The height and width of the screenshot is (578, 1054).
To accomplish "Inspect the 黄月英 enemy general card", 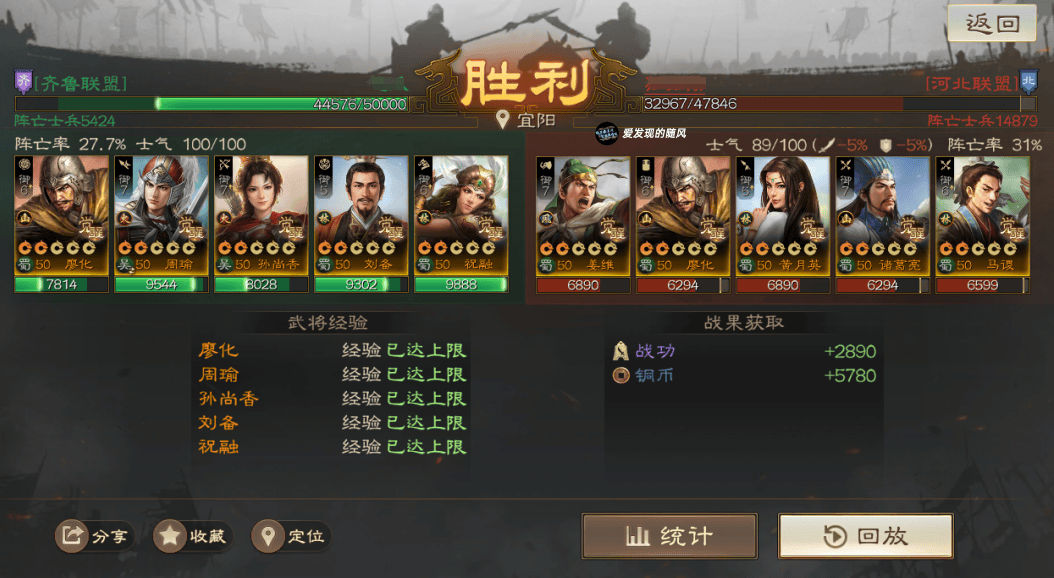I will (783, 215).
